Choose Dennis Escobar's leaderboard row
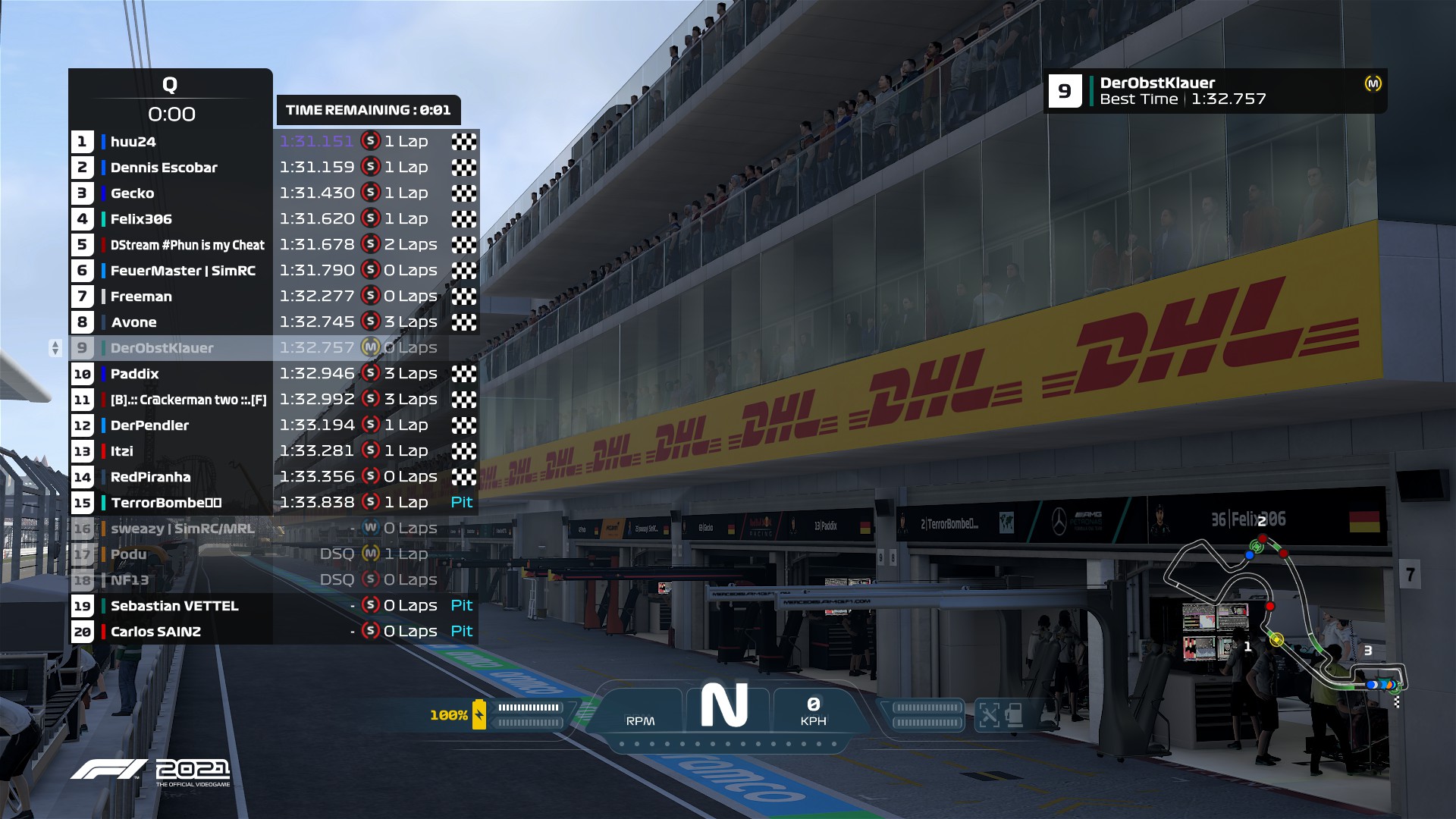The width and height of the screenshot is (1456, 819). [164, 168]
